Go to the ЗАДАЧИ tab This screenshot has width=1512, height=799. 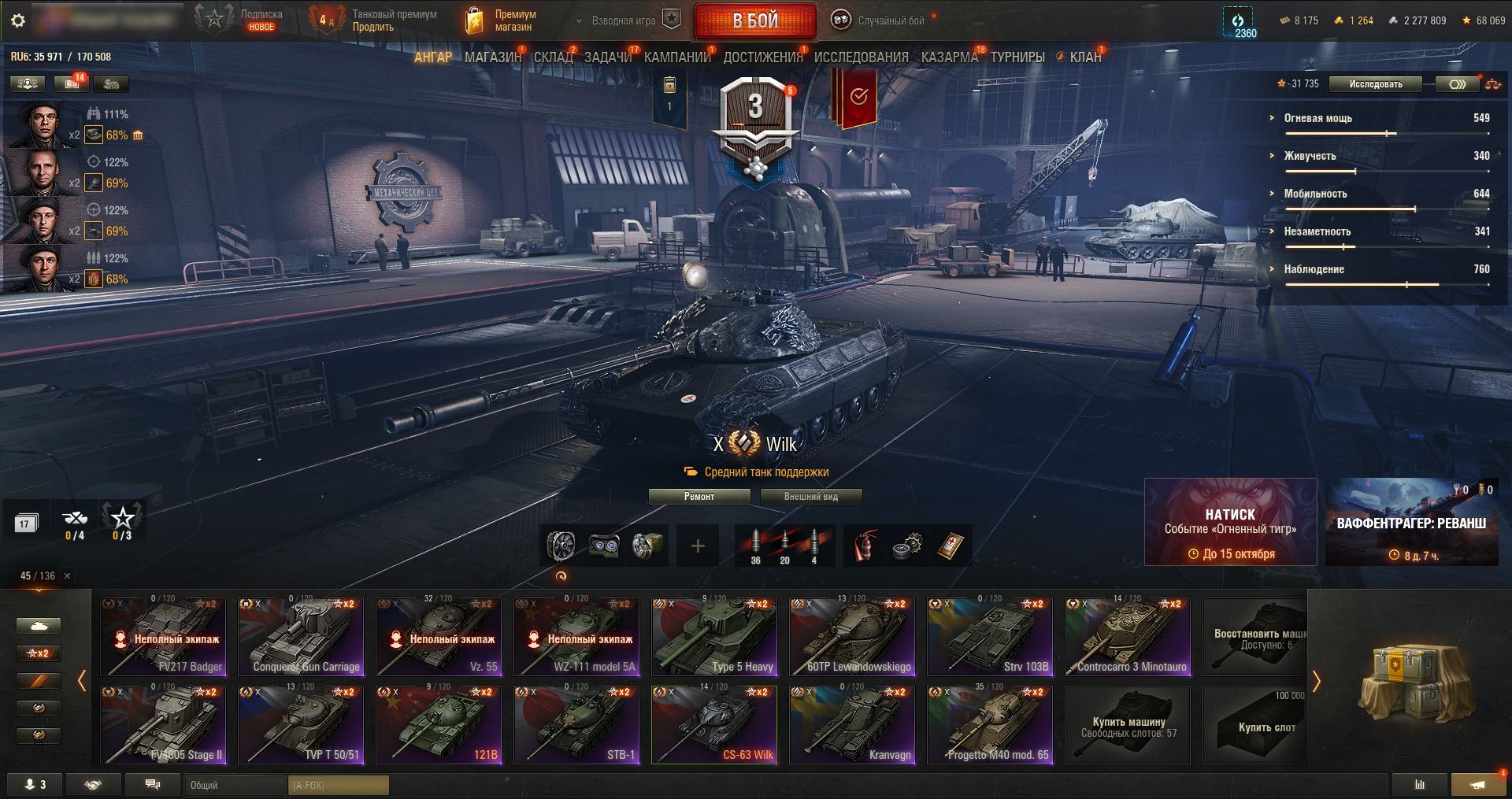(x=607, y=57)
